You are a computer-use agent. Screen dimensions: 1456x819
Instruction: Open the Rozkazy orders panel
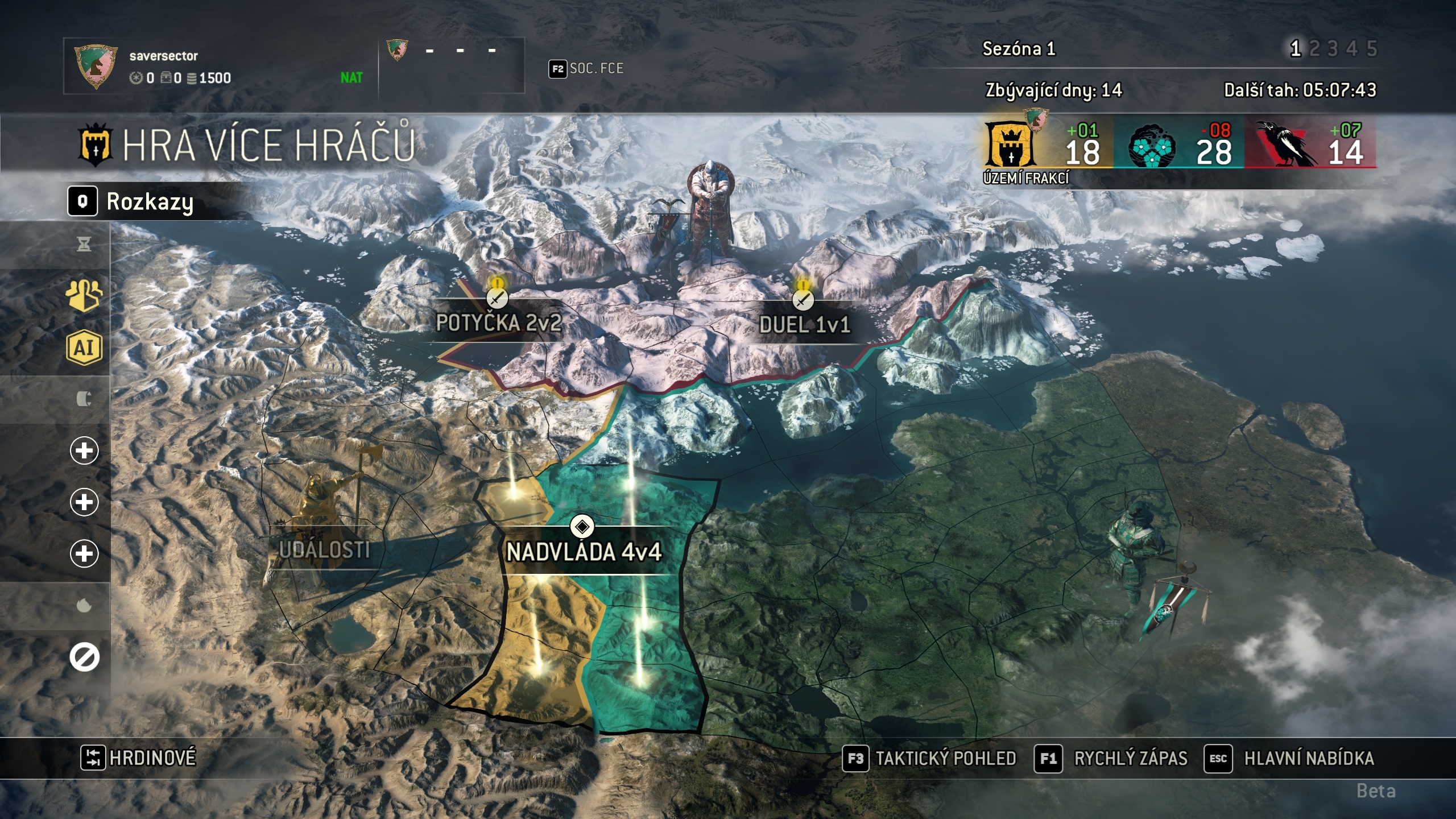132,201
